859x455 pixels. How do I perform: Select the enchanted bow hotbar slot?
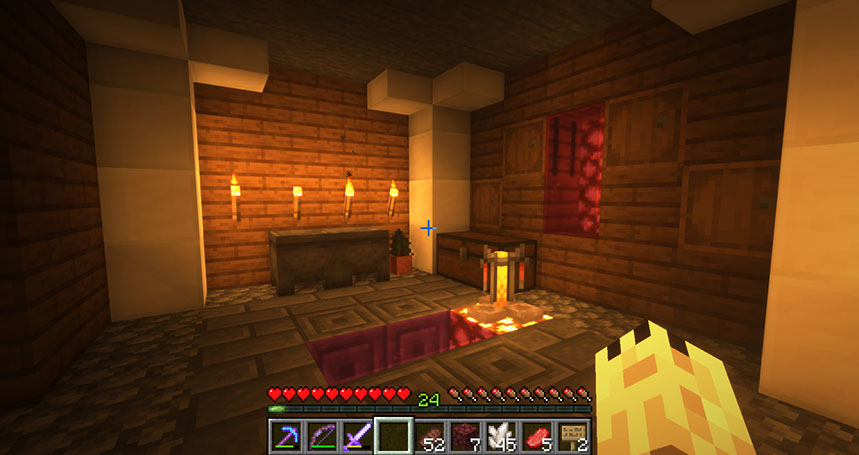tap(322, 437)
